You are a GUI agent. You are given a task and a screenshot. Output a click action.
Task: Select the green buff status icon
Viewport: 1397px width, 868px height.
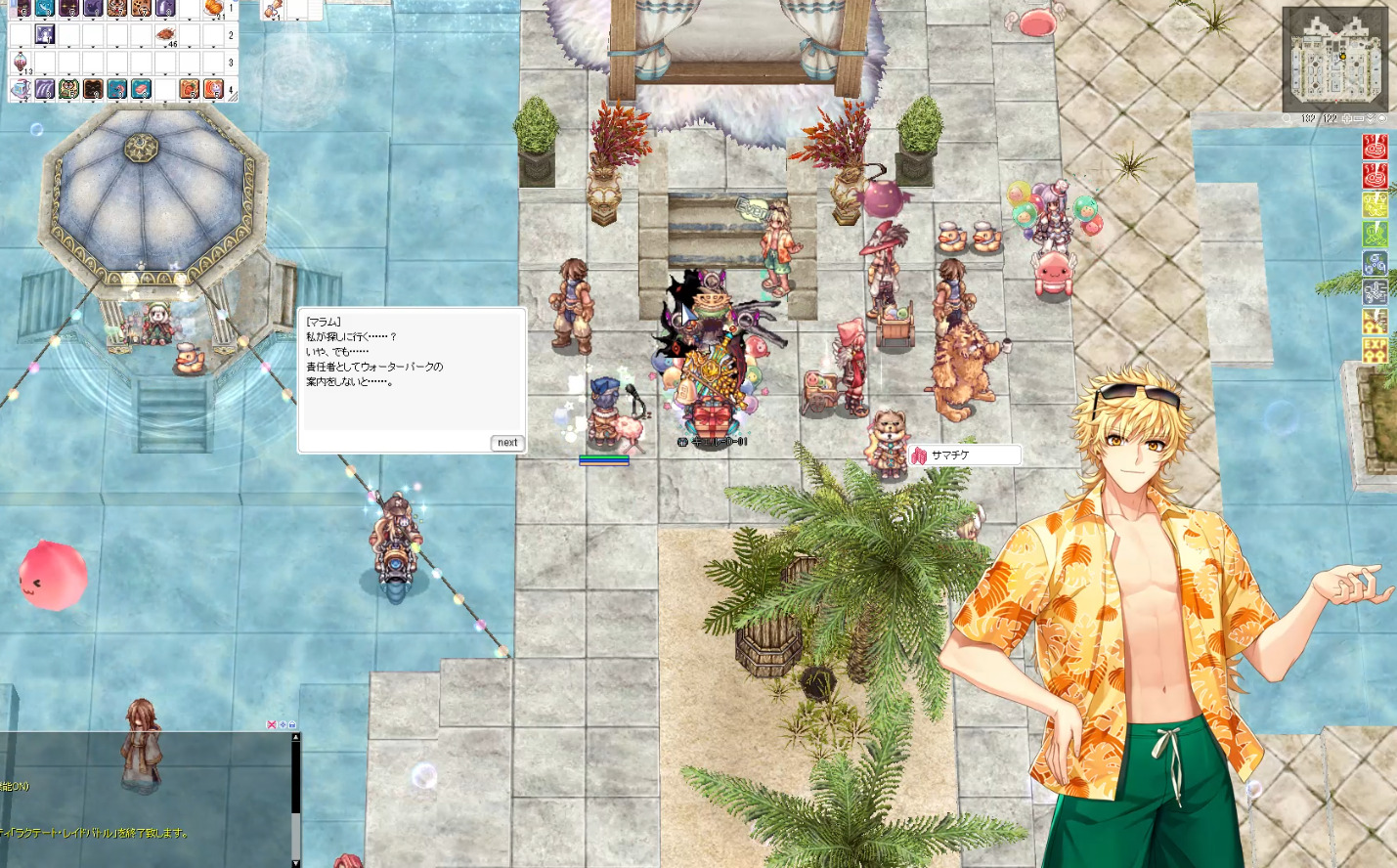click(1375, 234)
